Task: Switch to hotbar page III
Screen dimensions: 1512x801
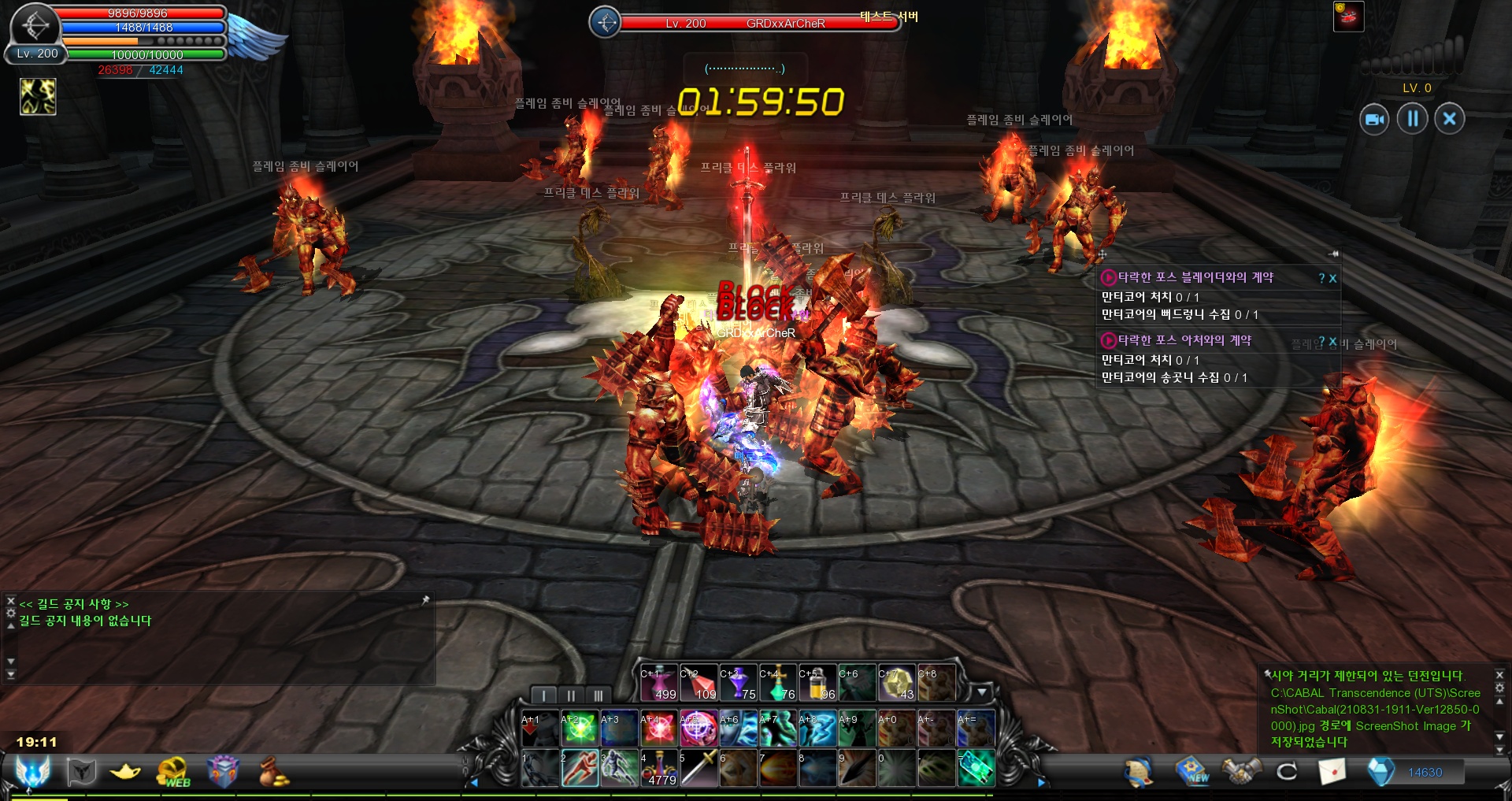Action: click(x=598, y=695)
